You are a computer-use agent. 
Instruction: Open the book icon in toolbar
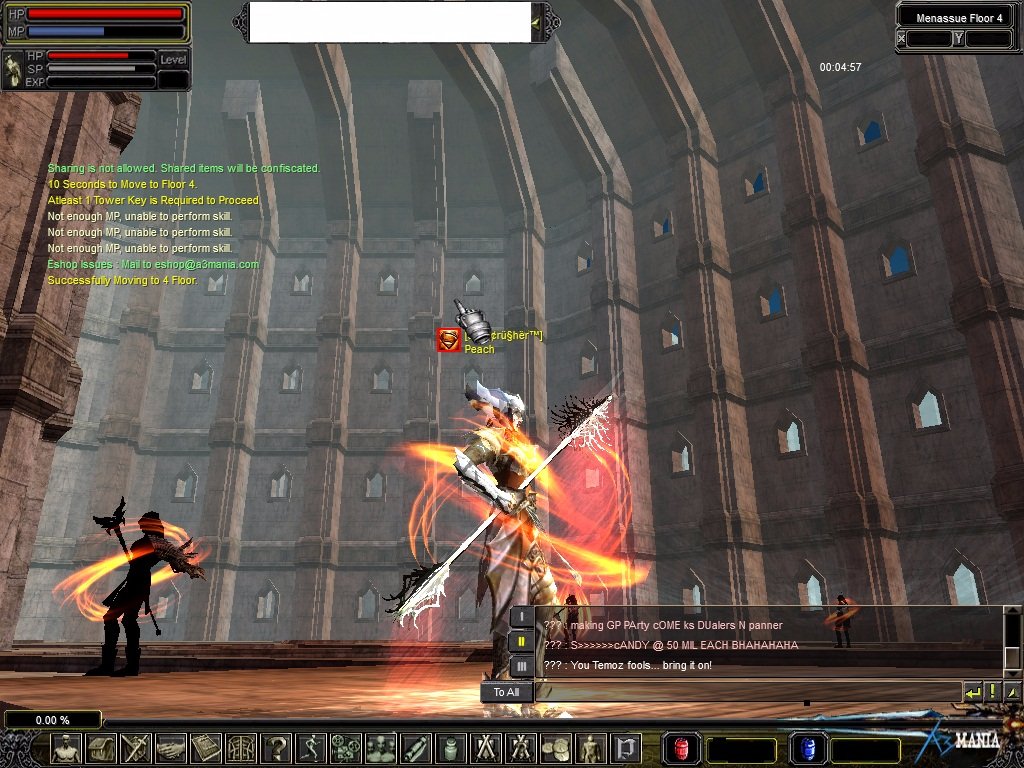tap(205, 748)
